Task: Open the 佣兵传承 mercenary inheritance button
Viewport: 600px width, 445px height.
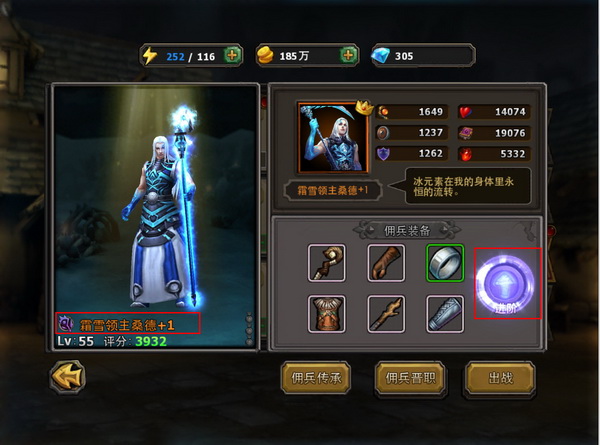Action: pos(315,377)
